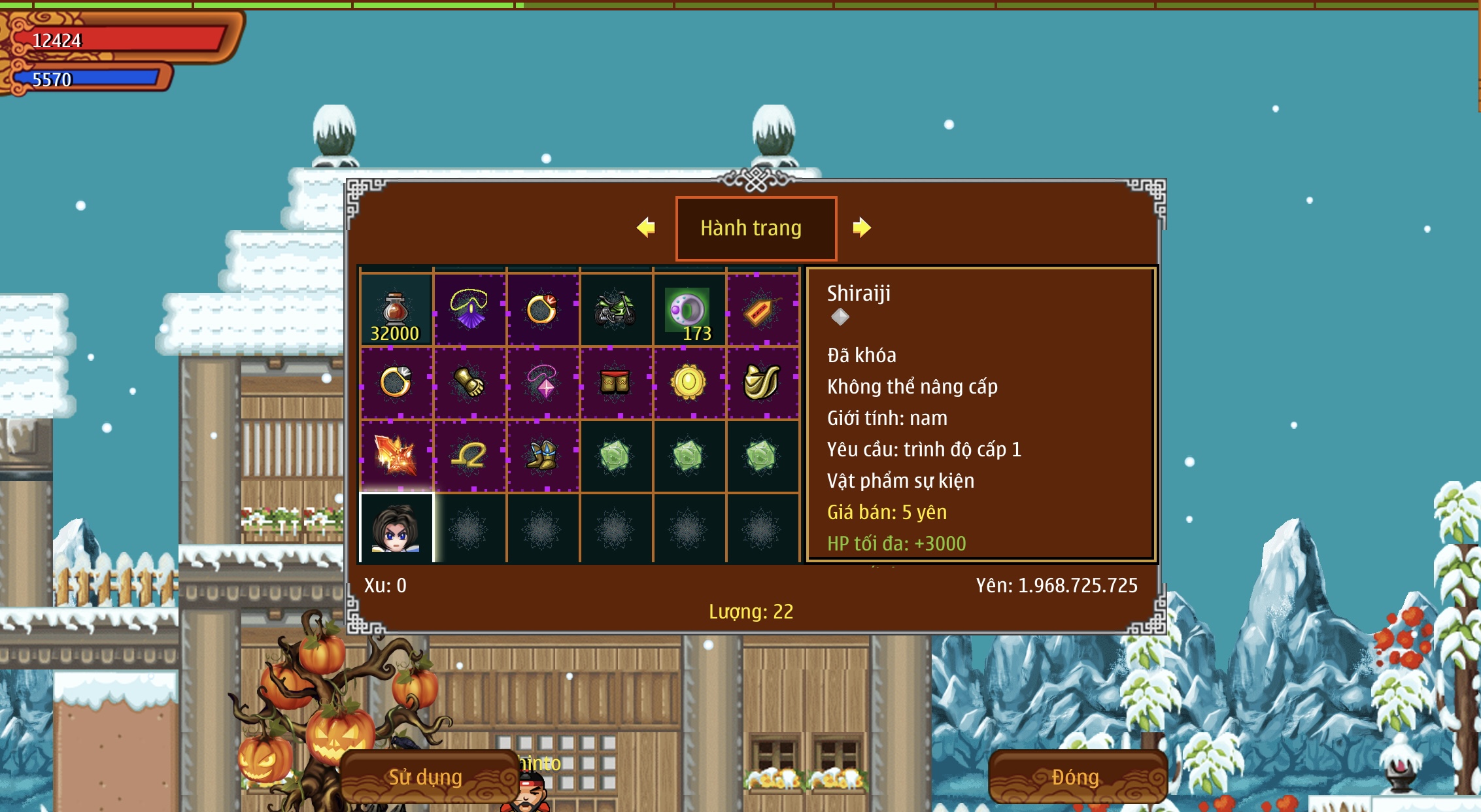Select the red potion stack of 32000

pos(396,310)
